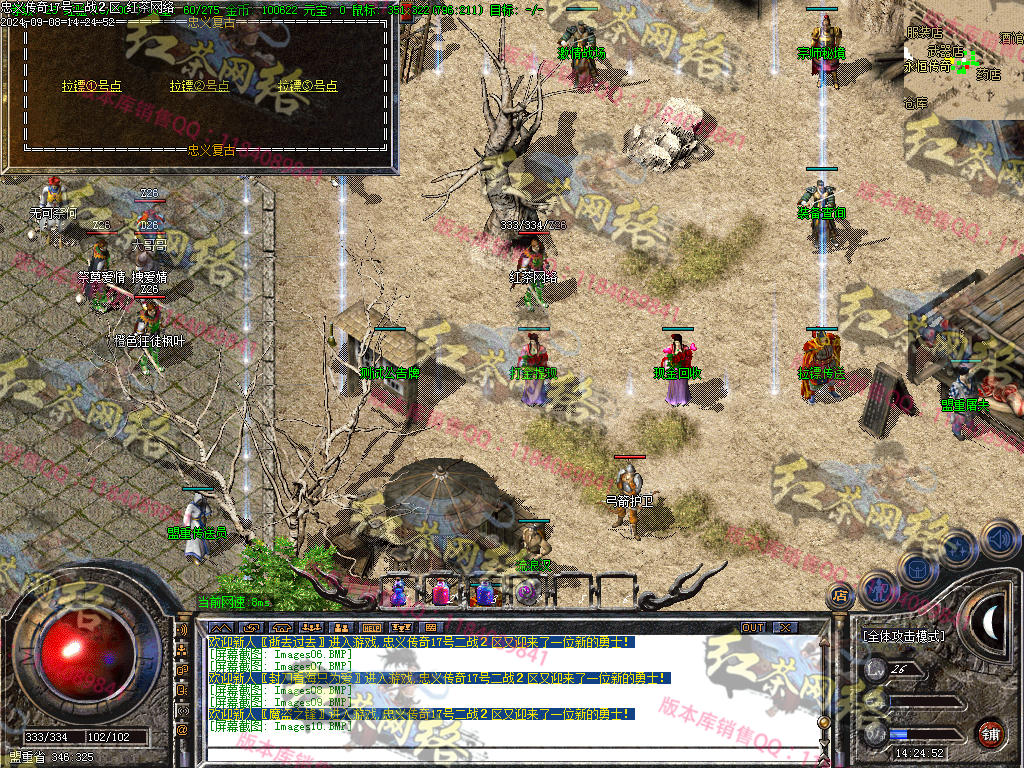
Task: Open the orange 店 shop button
Action: pos(840,597)
